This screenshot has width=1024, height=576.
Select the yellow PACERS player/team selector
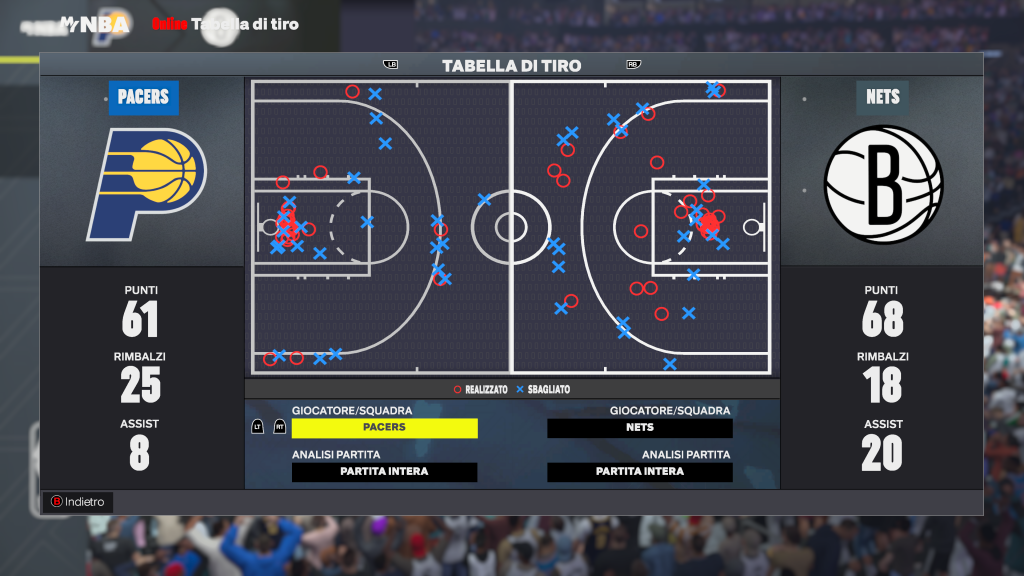(384, 428)
